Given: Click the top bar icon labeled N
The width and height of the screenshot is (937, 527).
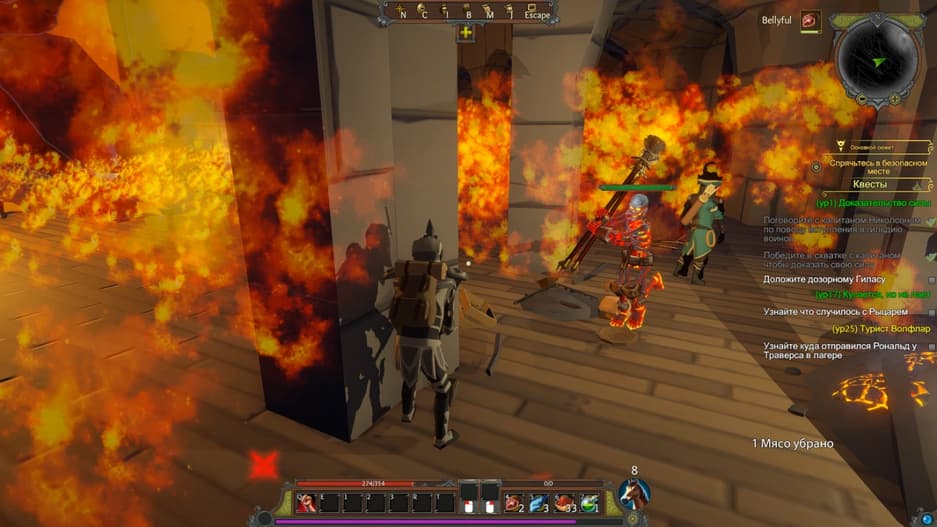Looking at the screenshot, I should tap(402, 13).
